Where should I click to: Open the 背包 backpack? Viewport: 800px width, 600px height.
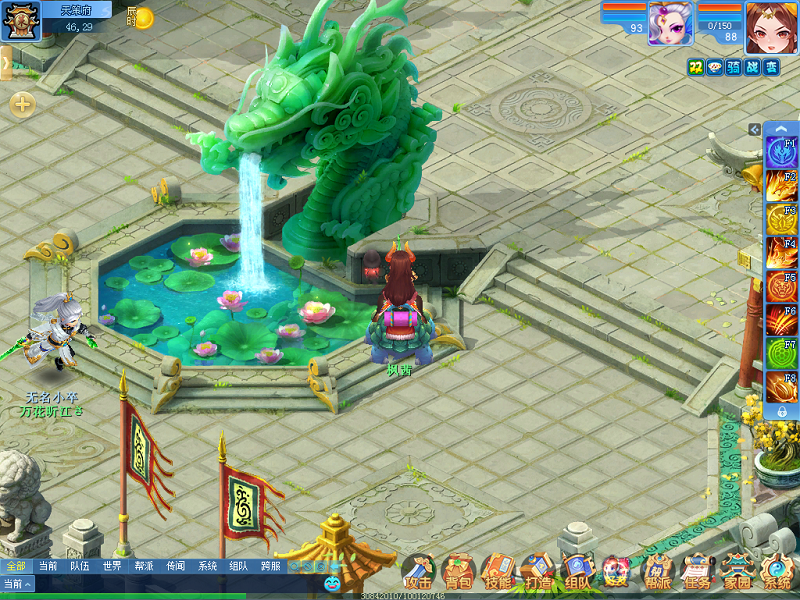point(459,573)
